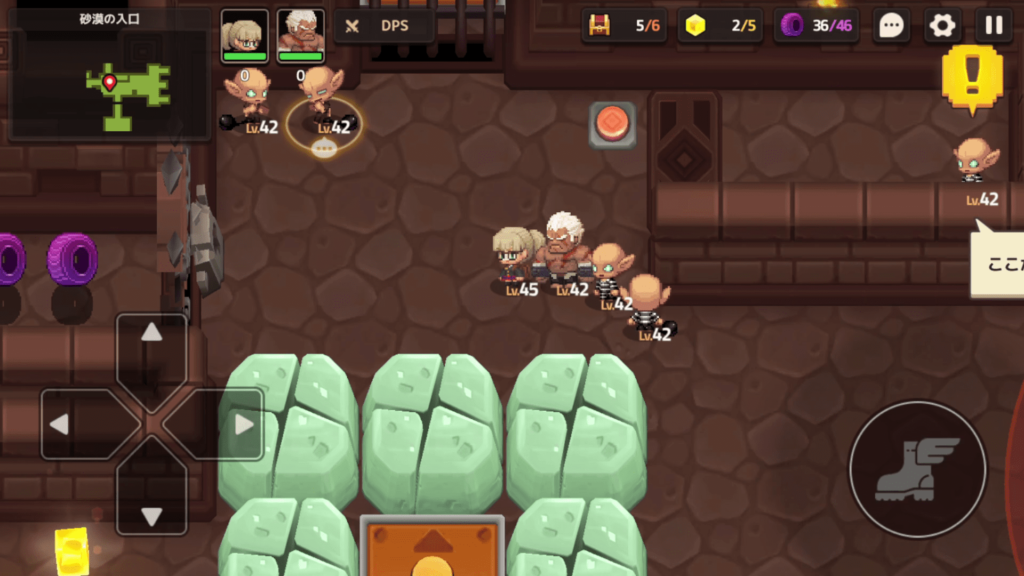This screenshot has width=1024, height=576.
Task: Tap the D-pad up arrow
Action: click(151, 338)
